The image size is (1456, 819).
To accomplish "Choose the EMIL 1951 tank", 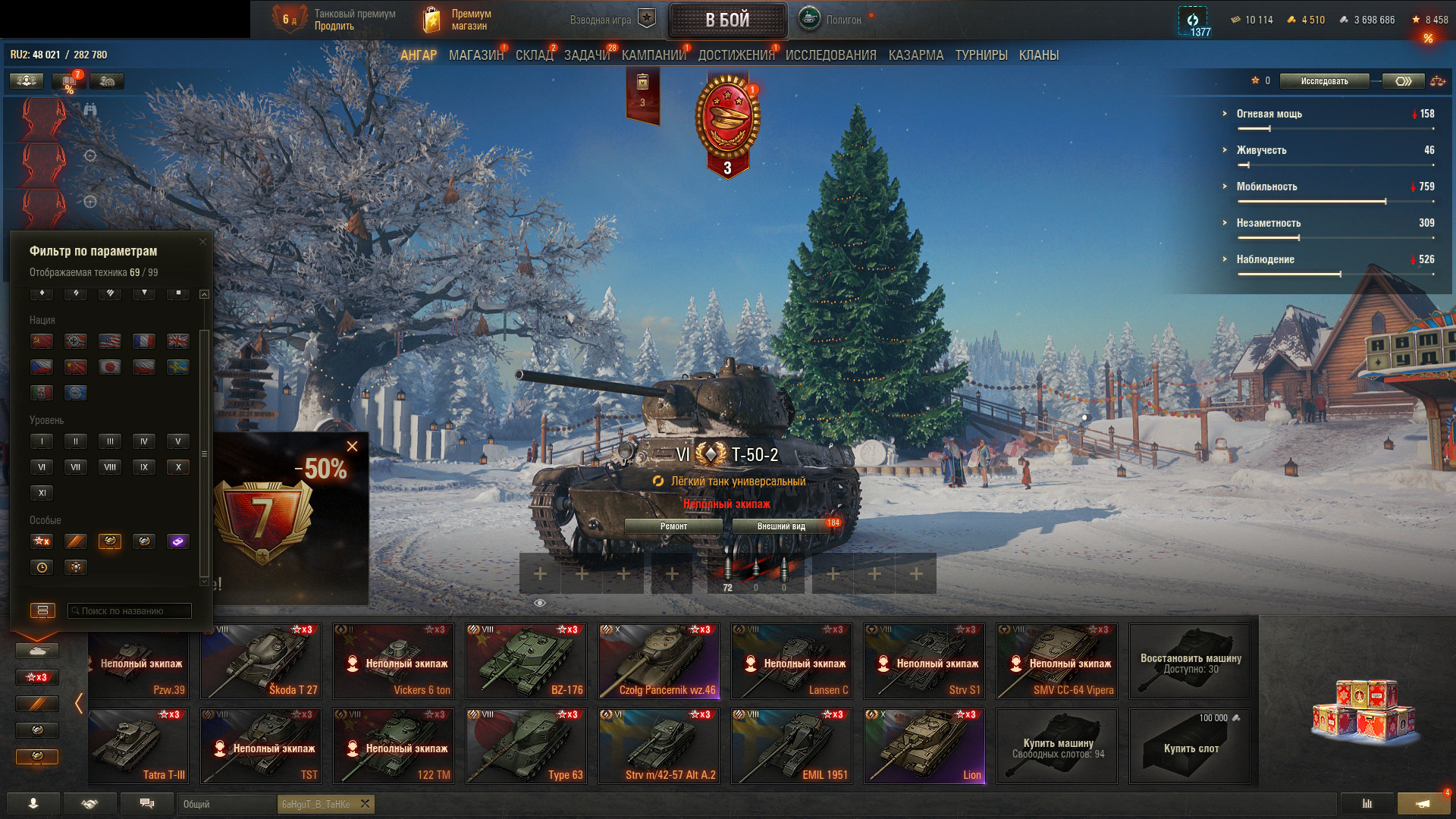I will coord(792,746).
